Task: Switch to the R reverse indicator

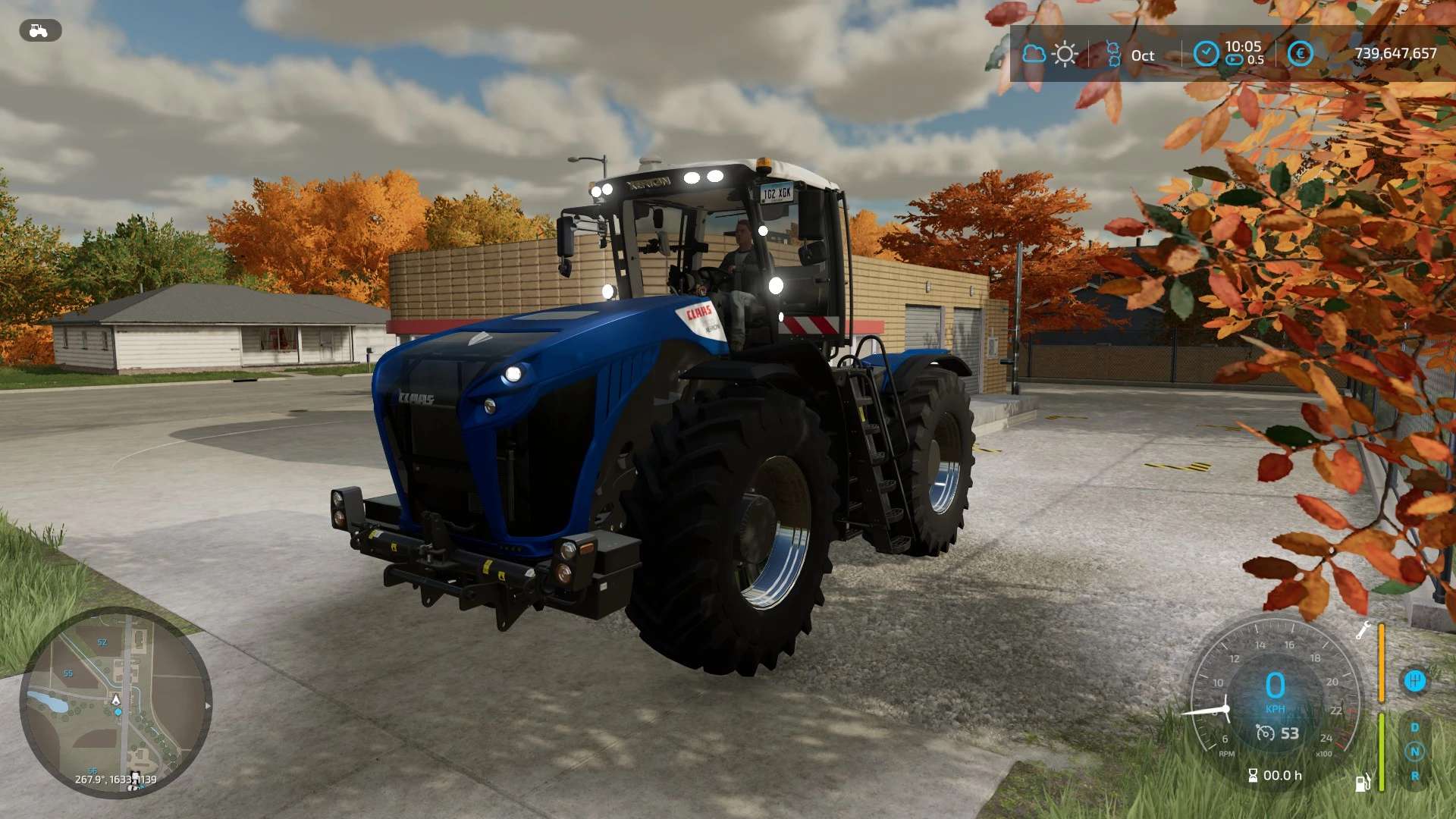Action: (1414, 776)
